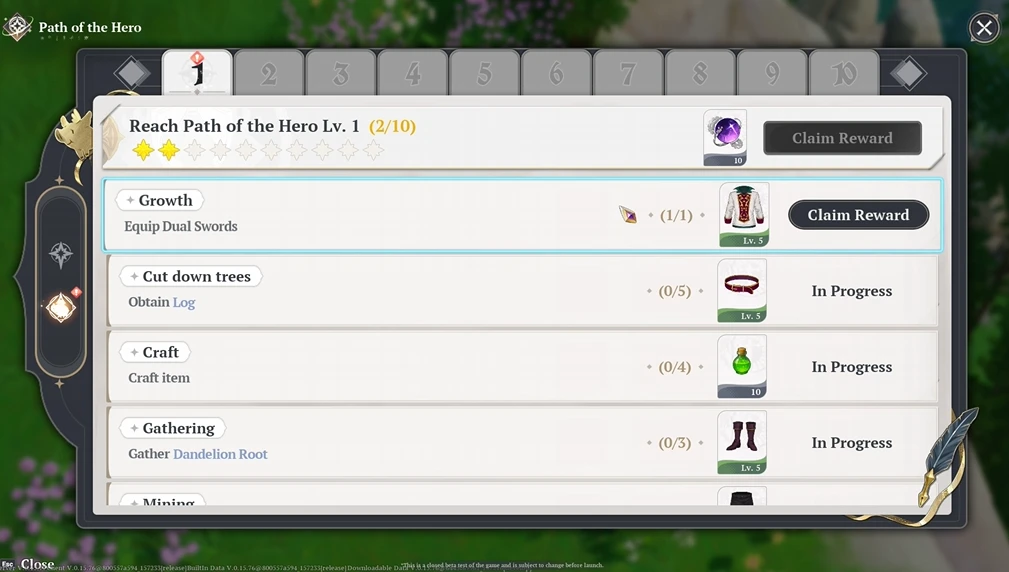Claim the Growth quest reward

click(858, 215)
